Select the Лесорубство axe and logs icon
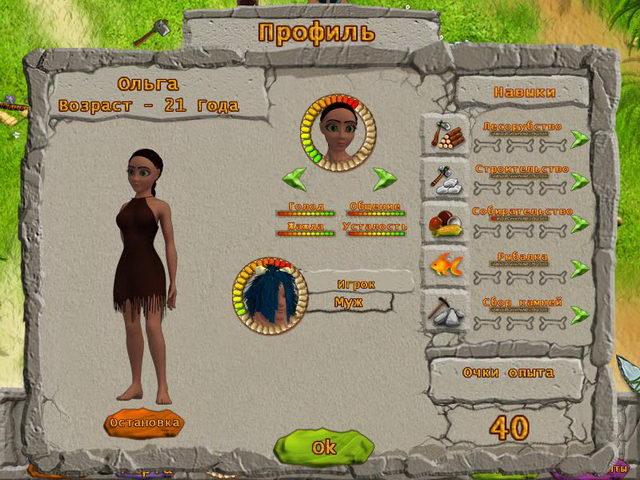The image size is (640, 480). click(x=445, y=135)
